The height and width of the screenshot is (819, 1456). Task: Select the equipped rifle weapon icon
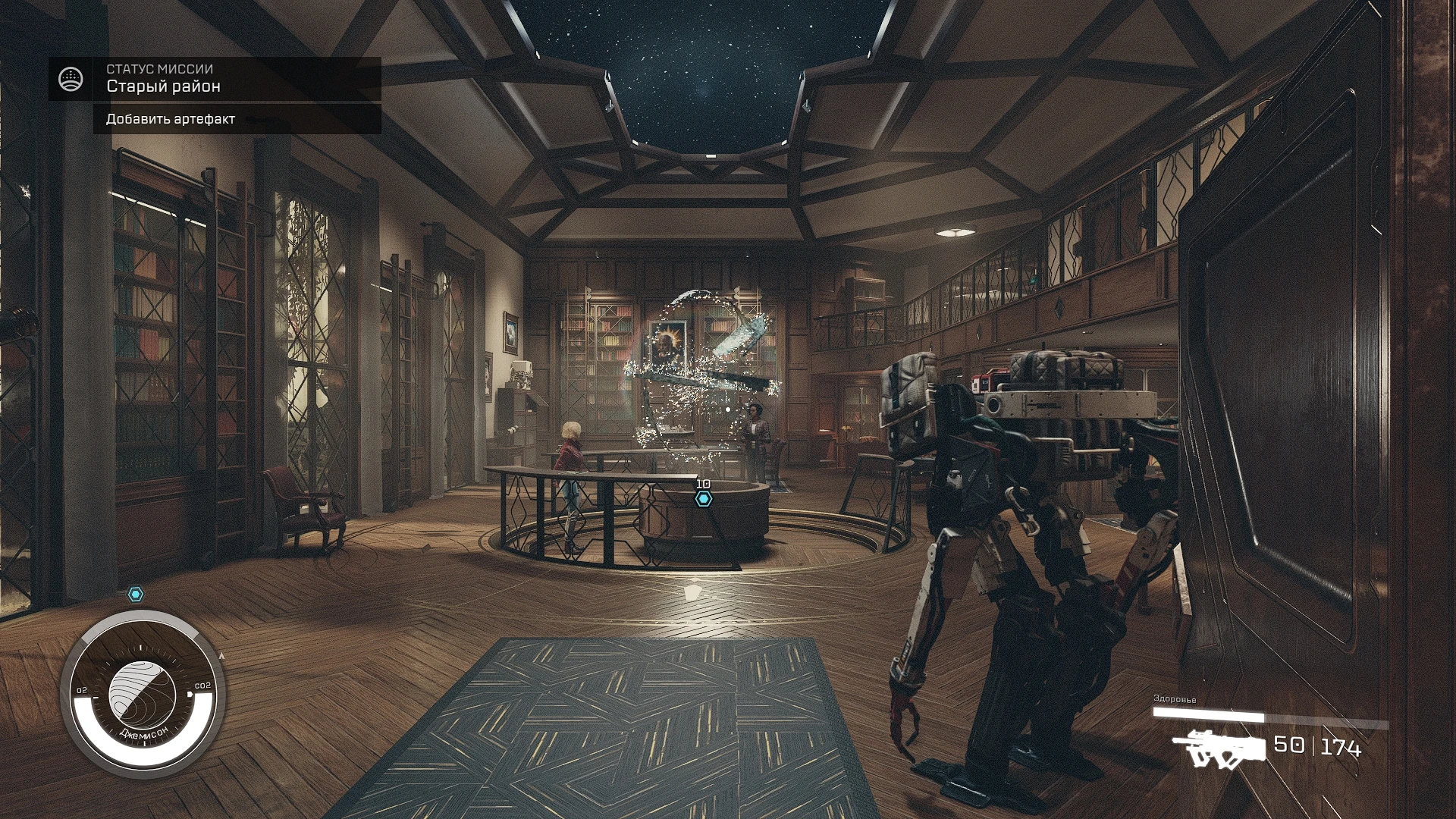(1219, 746)
